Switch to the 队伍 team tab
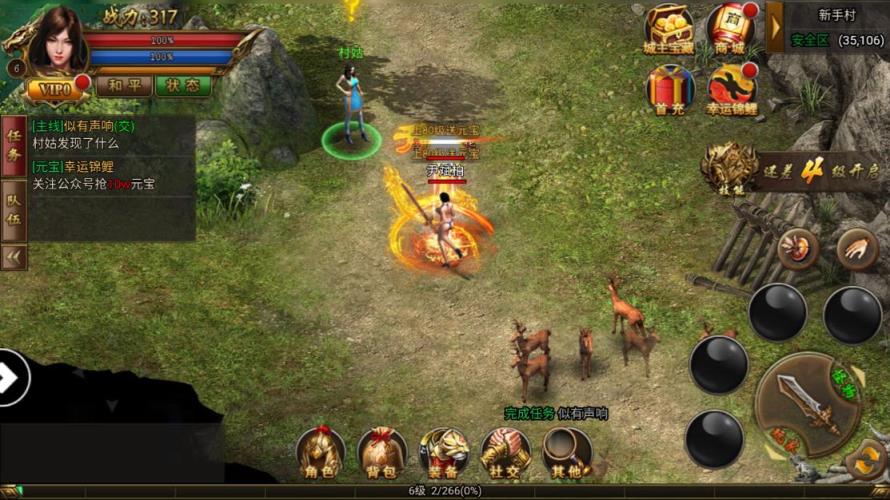 tap(14, 210)
